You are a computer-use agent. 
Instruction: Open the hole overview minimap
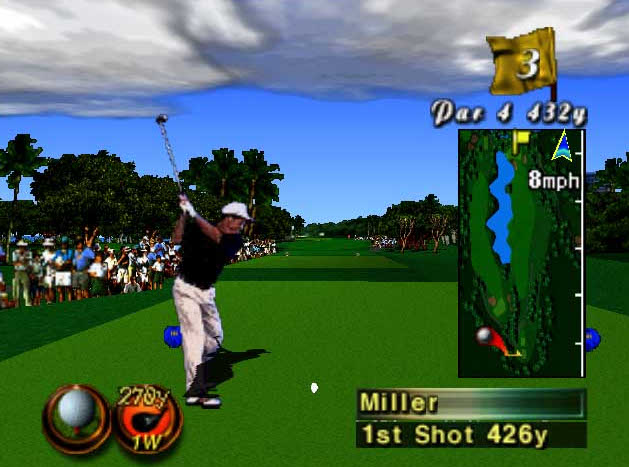point(521,253)
